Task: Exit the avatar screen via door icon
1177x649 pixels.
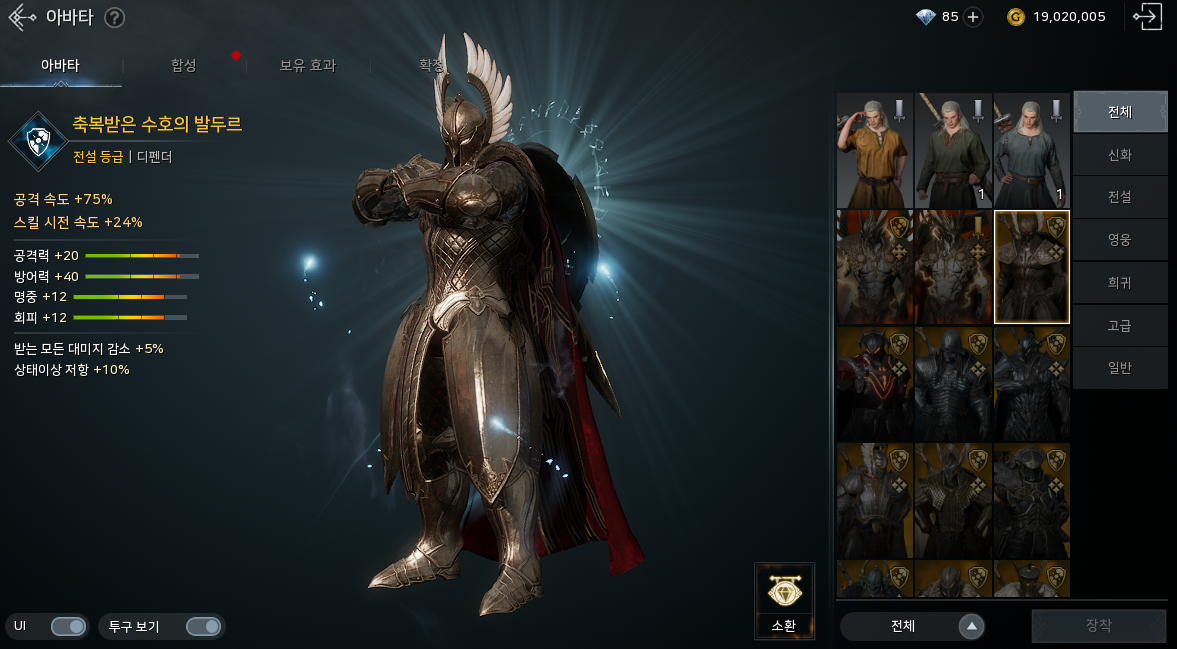Action: tap(1146, 17)
